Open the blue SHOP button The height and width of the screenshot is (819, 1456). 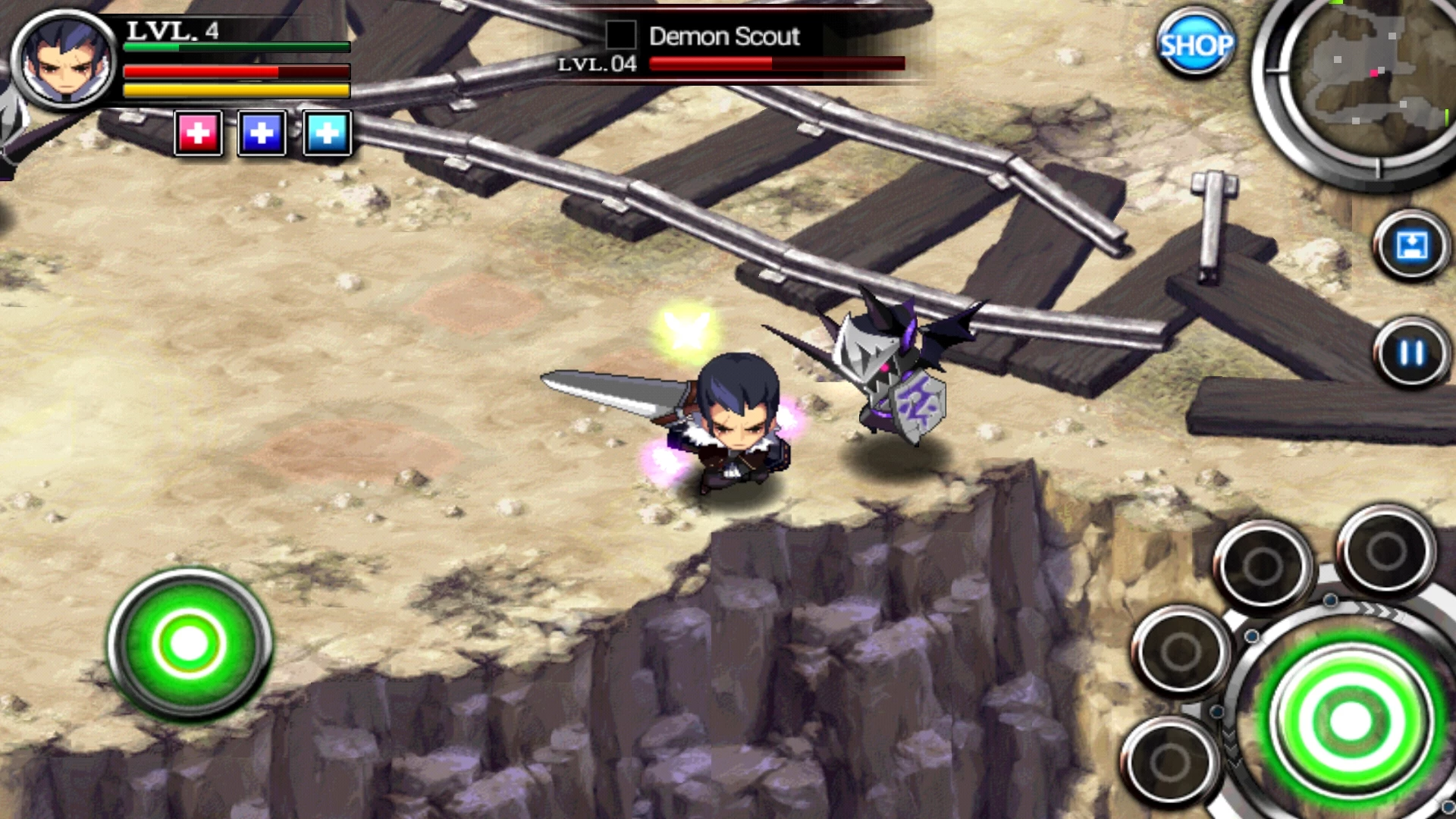point(1195,44)
